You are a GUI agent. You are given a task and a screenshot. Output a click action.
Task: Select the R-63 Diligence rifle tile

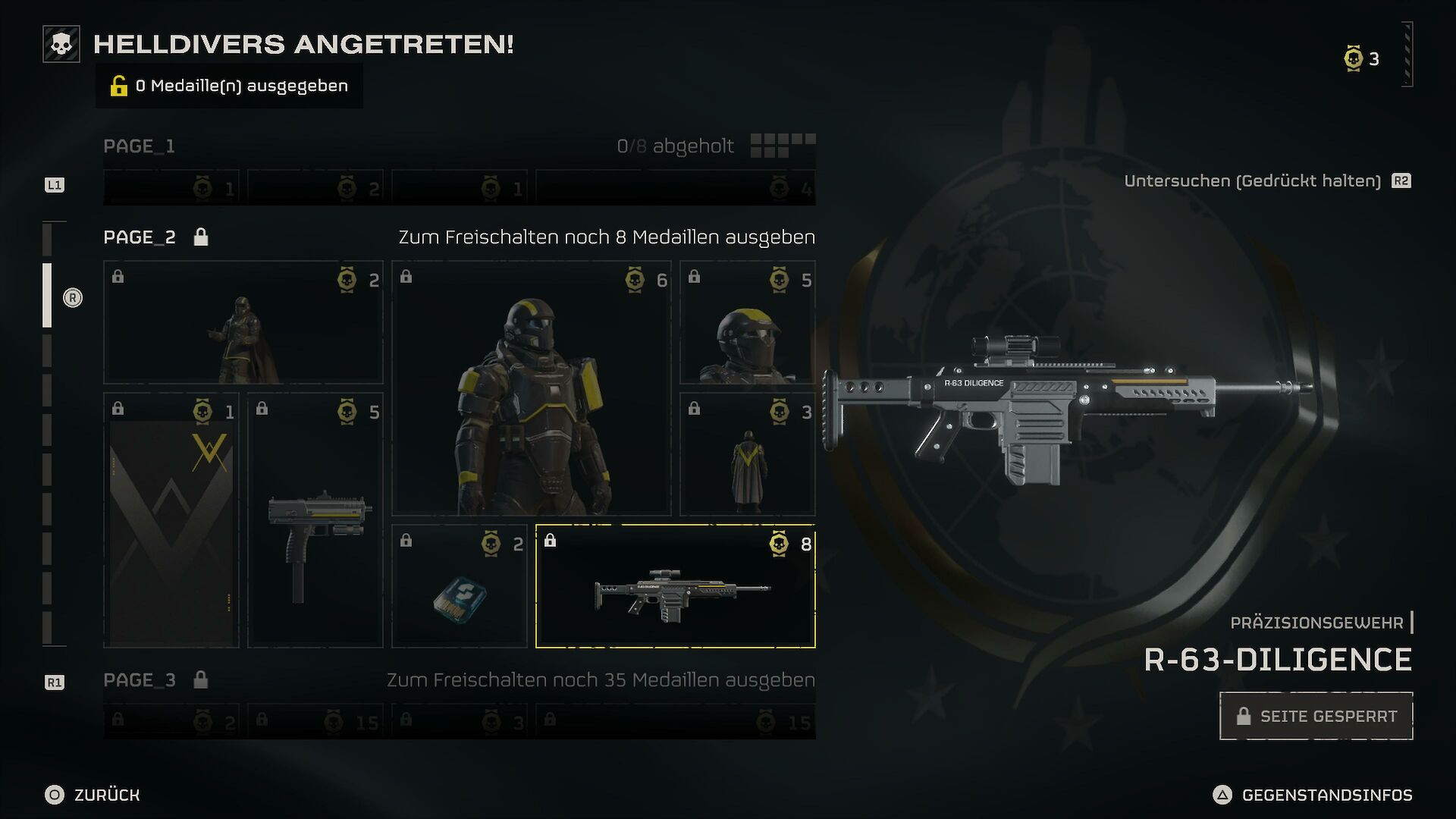[675, 586]
